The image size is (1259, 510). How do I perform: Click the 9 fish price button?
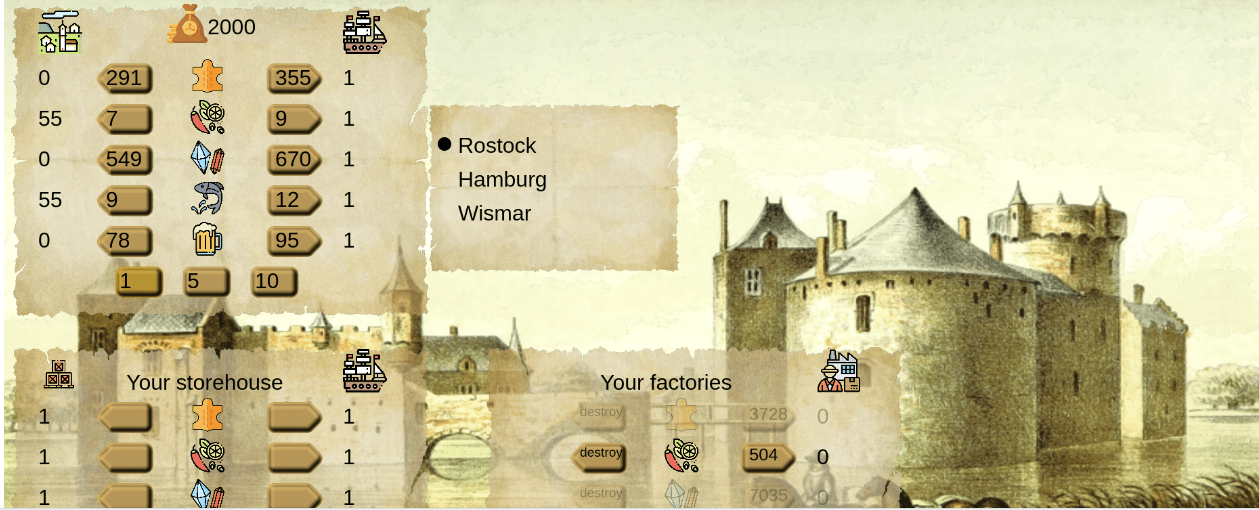pos(125,200)
